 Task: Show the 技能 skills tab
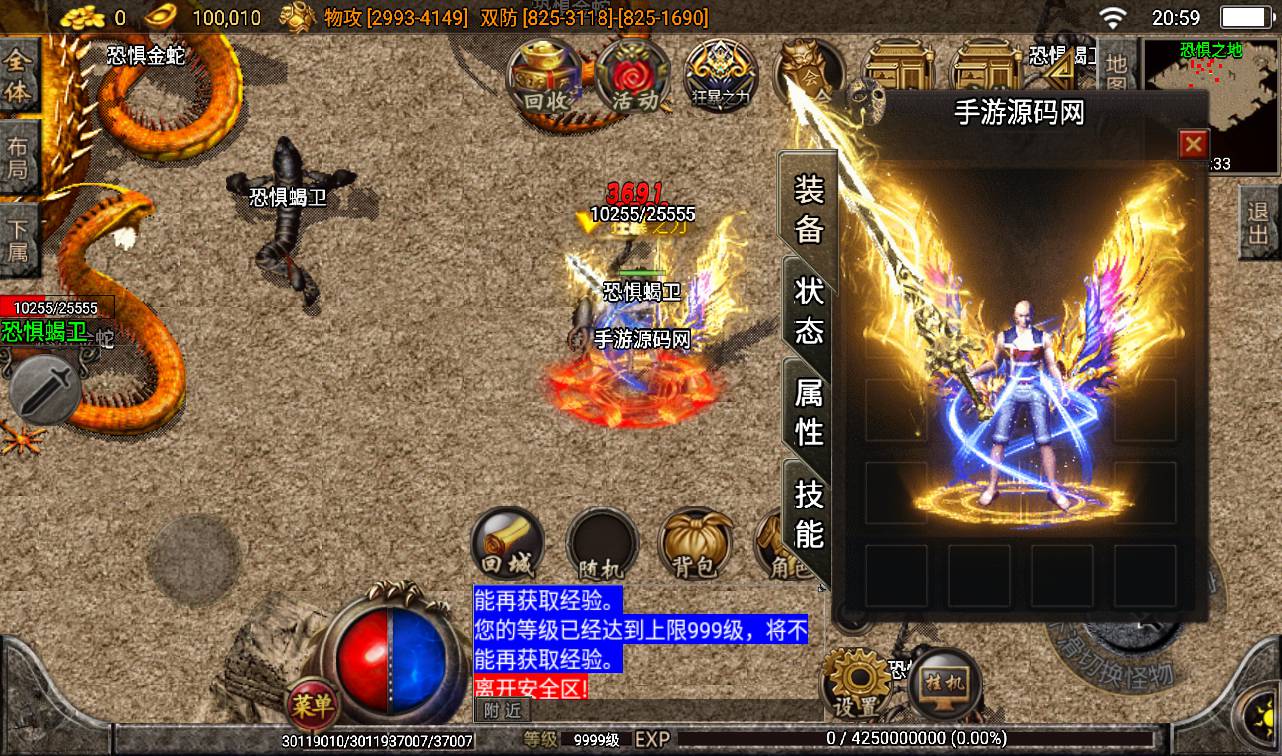(808, 513)
